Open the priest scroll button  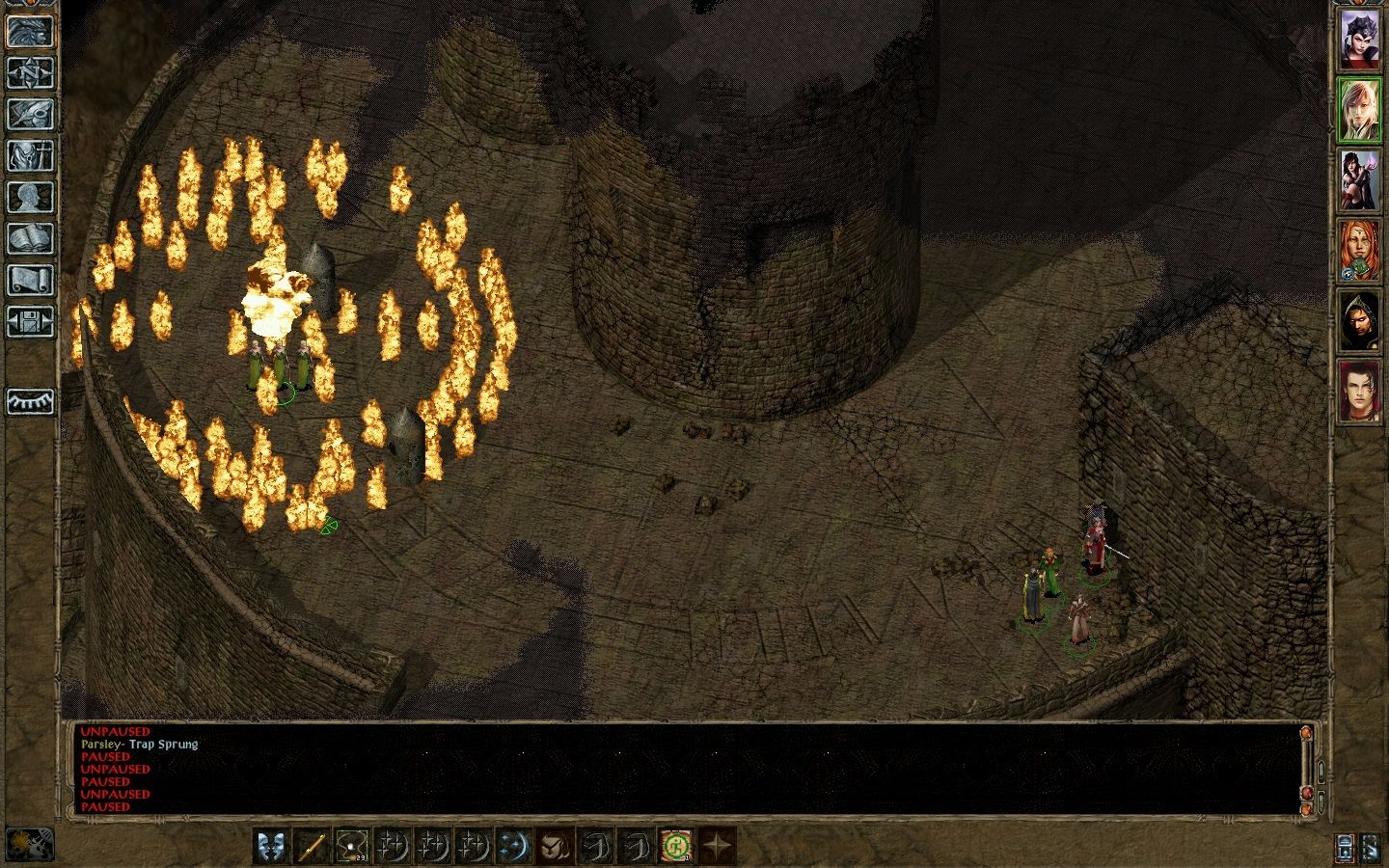pos(30,280)
